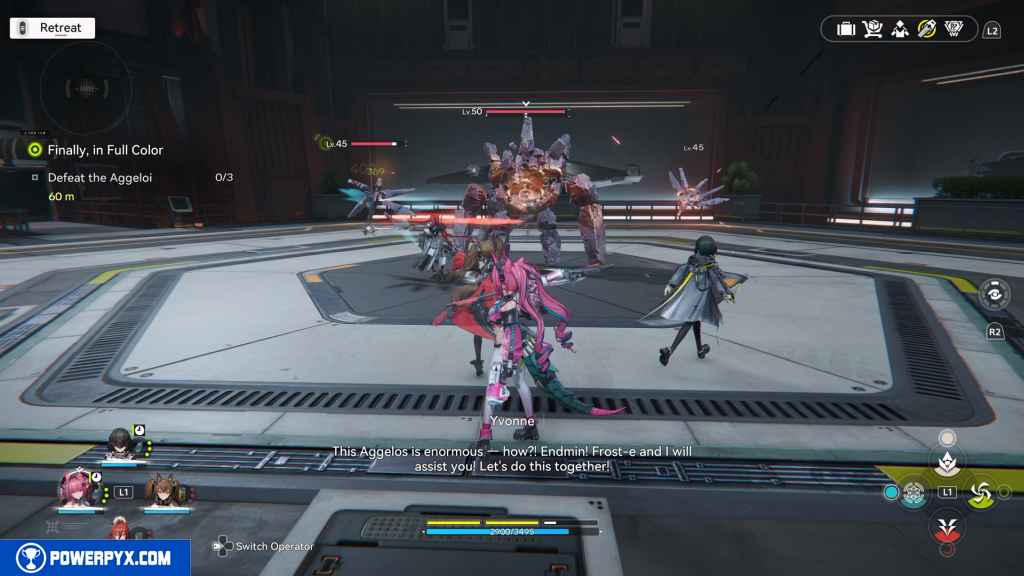This screenshot has height=576, width=1024.
Task: Switch to the pink-haired operator portrait
Action: pyautogui.click(x=77, y=490)
